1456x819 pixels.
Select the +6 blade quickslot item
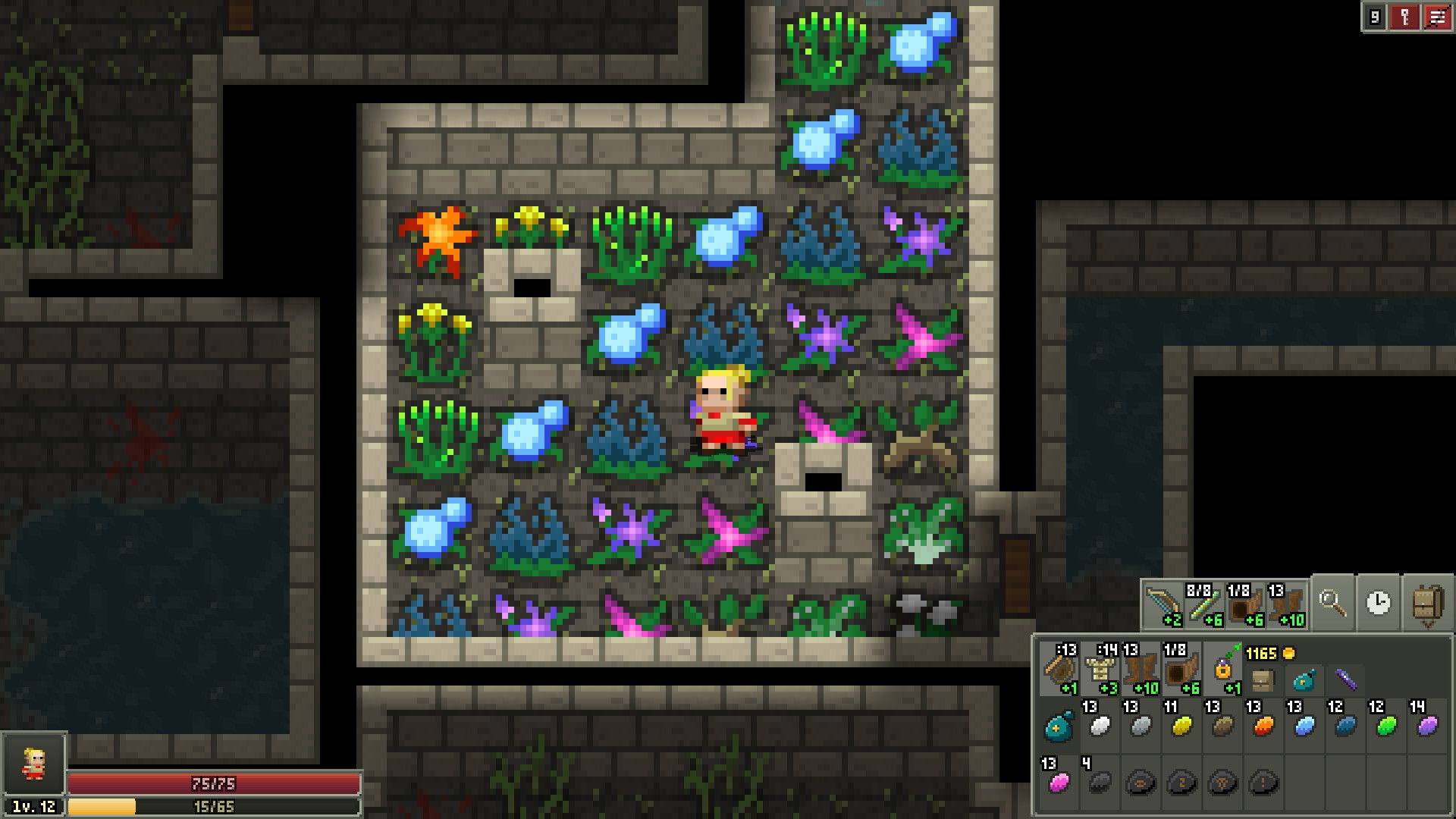pyautogui.click(x=1204, y=605)
